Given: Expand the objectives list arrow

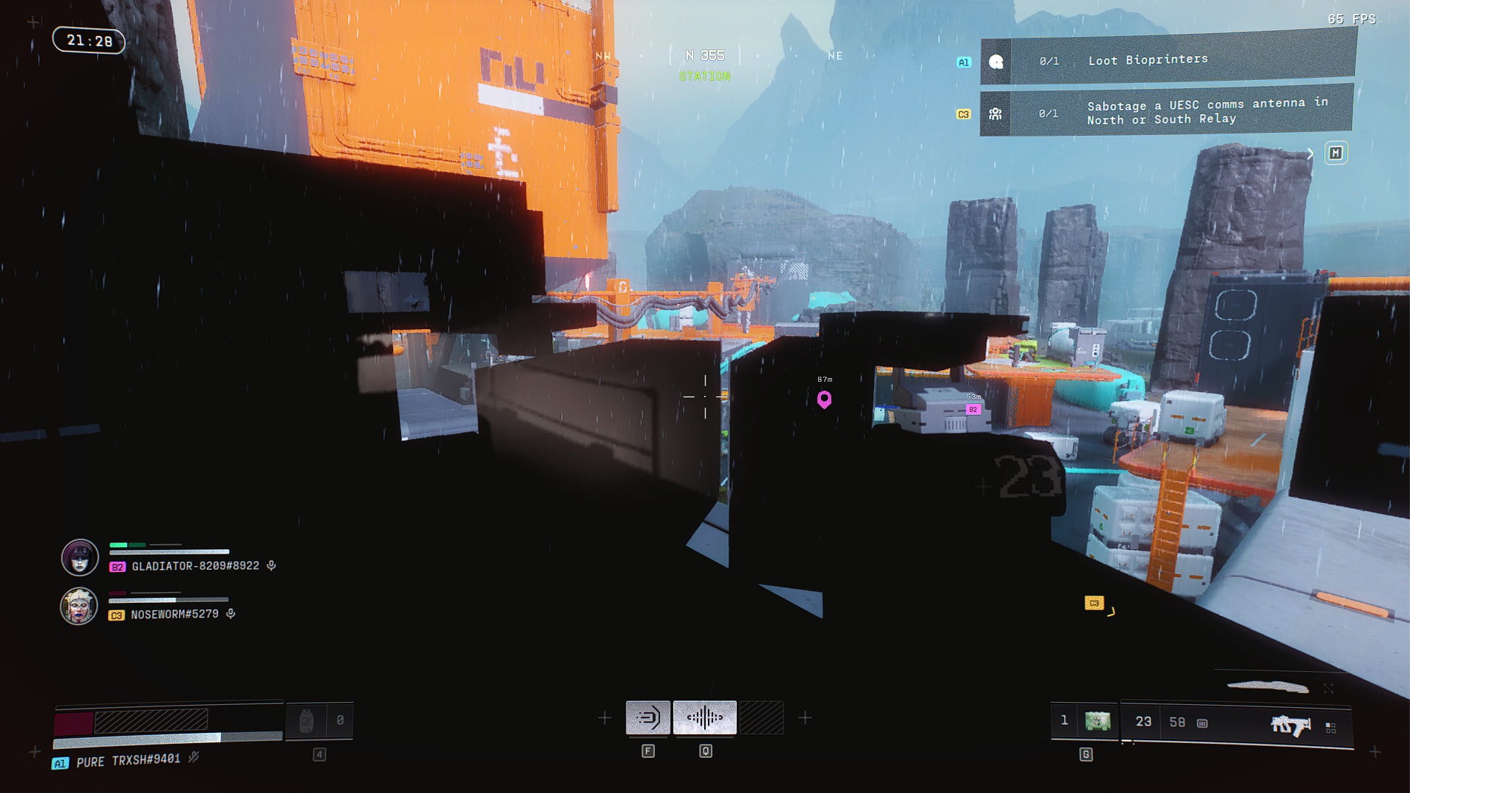Looking at the screenshot, I should coord(1310,153).
